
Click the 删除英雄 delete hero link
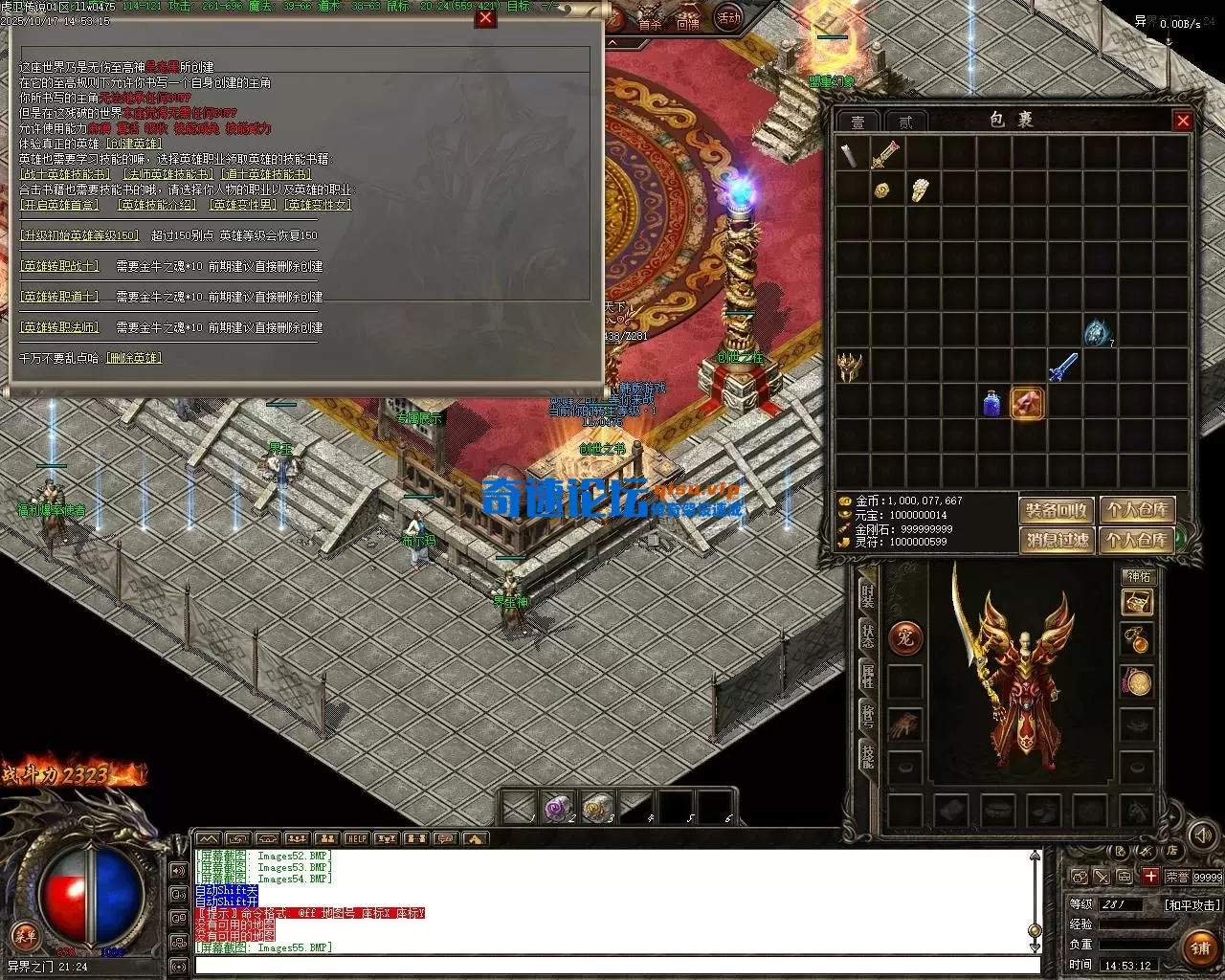coord(134,358)
